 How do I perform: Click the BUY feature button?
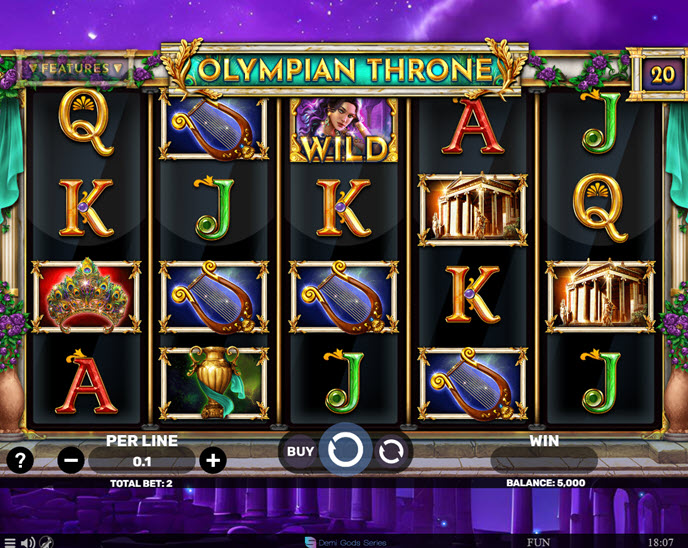pos(300,451)
